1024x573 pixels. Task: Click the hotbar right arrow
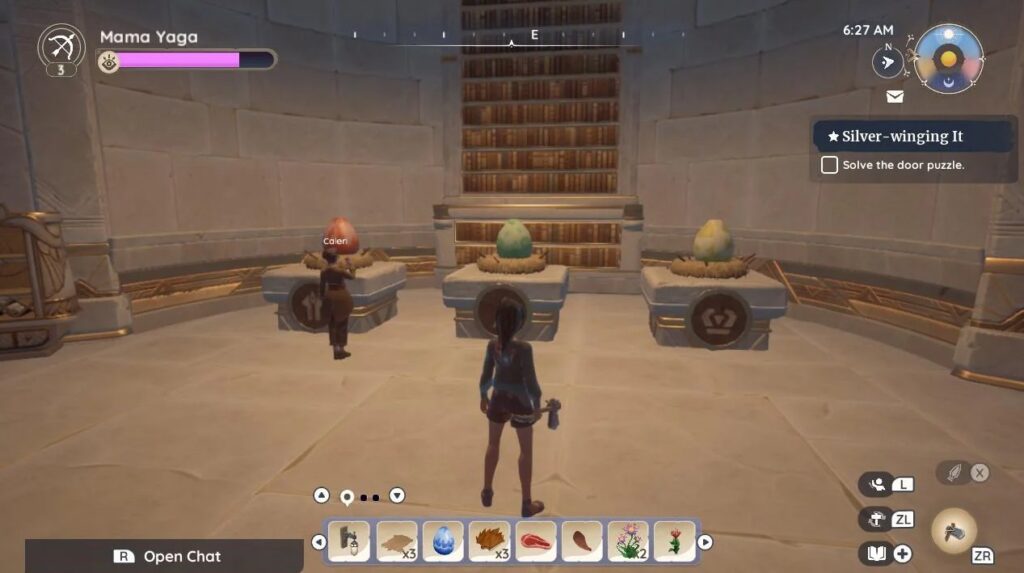[x=705, y=542]
